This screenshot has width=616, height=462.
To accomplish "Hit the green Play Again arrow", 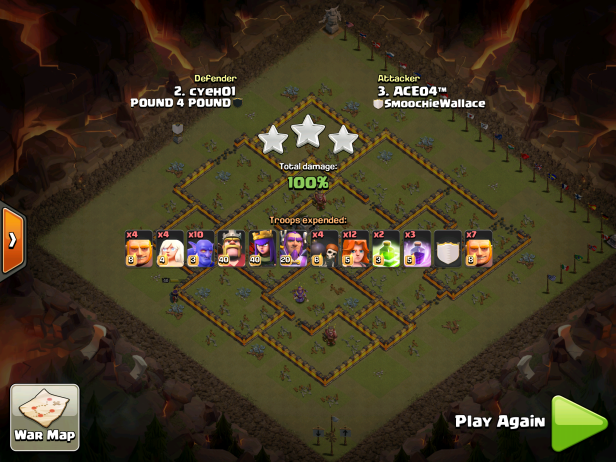I will [578, 423].
